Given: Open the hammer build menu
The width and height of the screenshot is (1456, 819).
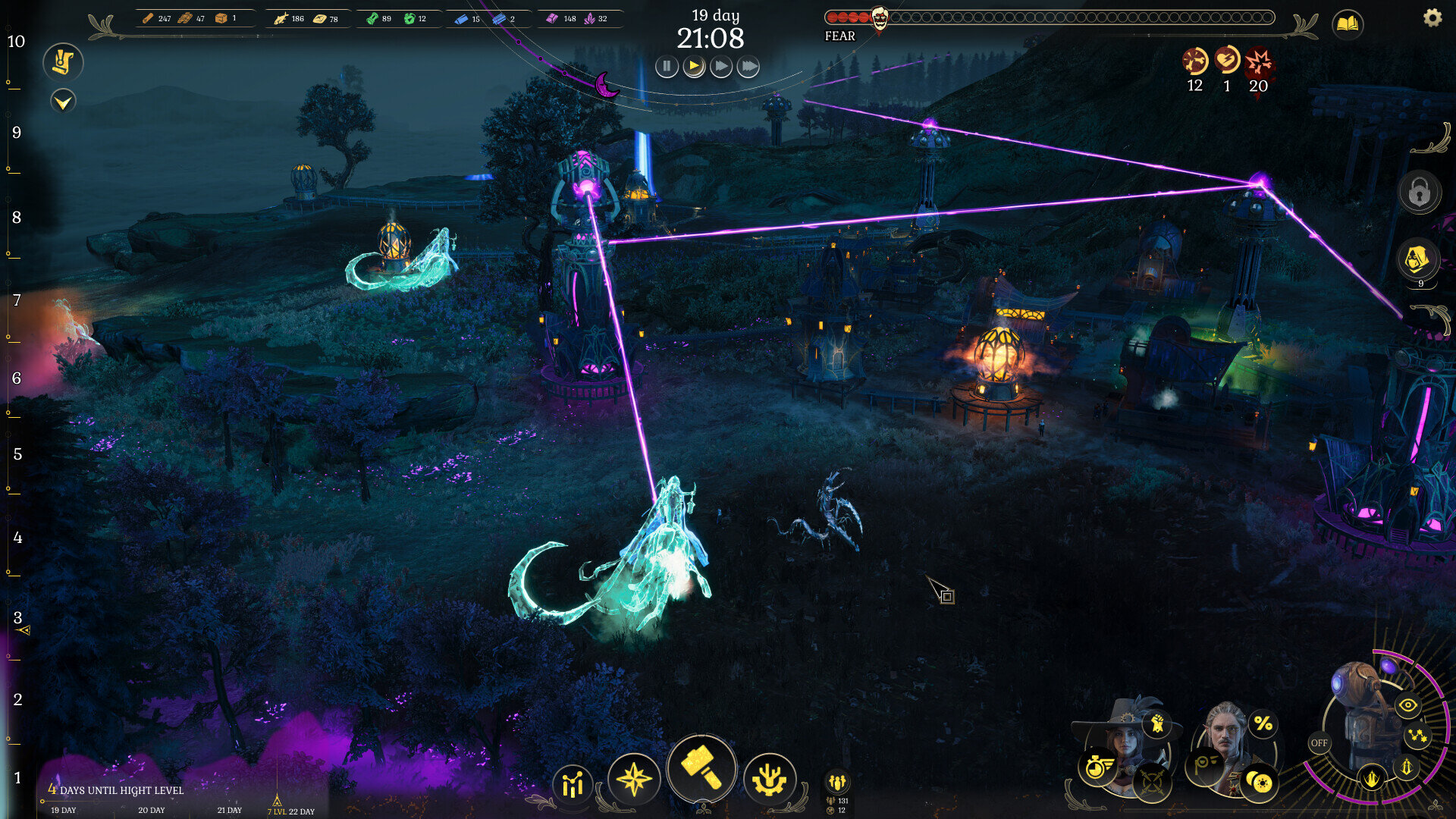Looking at the screenshot, I should (x=701, y=768).
